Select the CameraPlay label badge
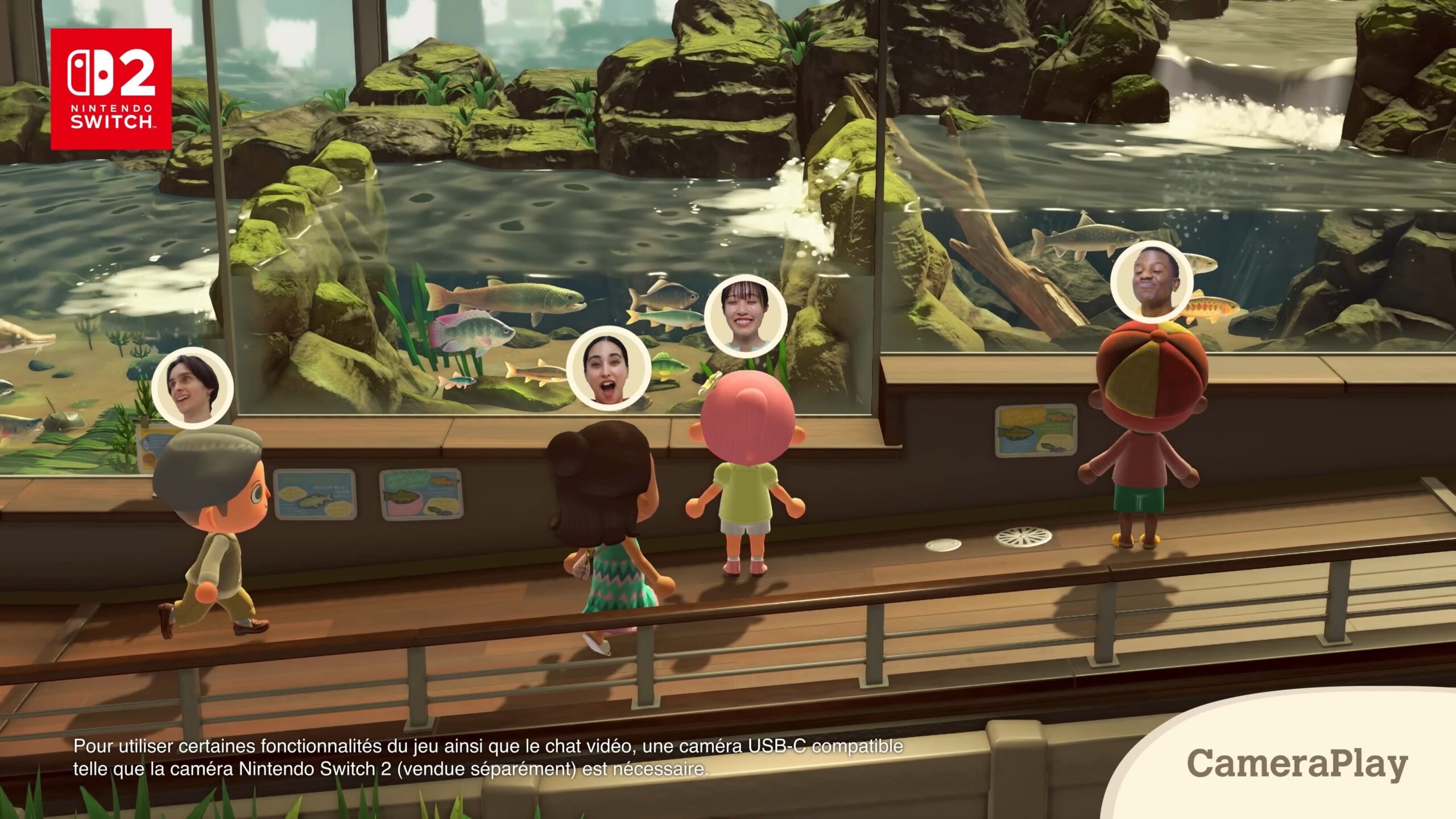The width and height of the screenshot is (1456, 819). pos(1297,763)
